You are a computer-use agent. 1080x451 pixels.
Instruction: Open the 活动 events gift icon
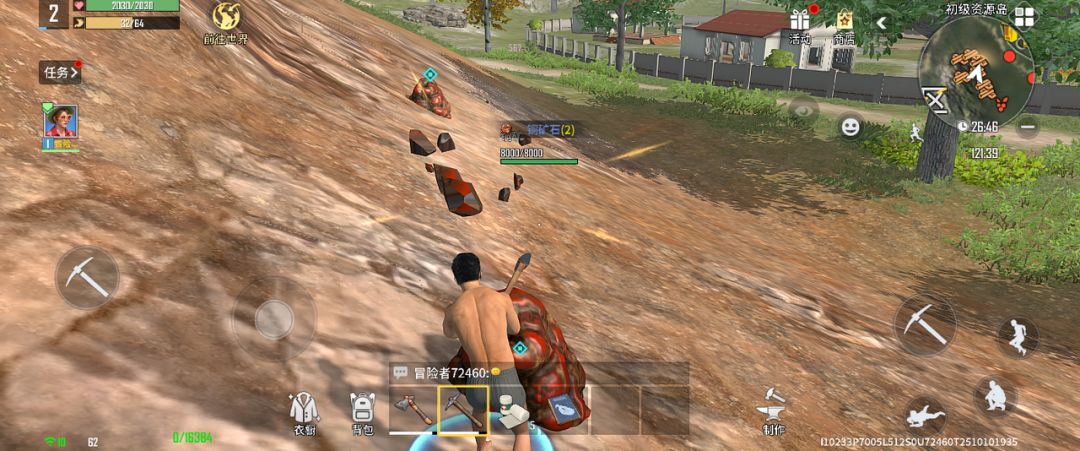point(799,22)
